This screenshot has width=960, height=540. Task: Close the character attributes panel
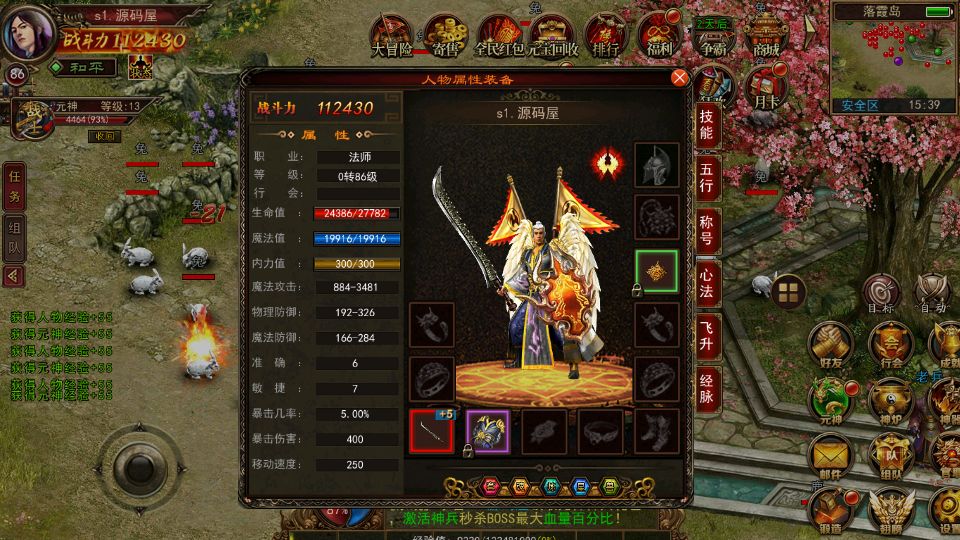679,78
